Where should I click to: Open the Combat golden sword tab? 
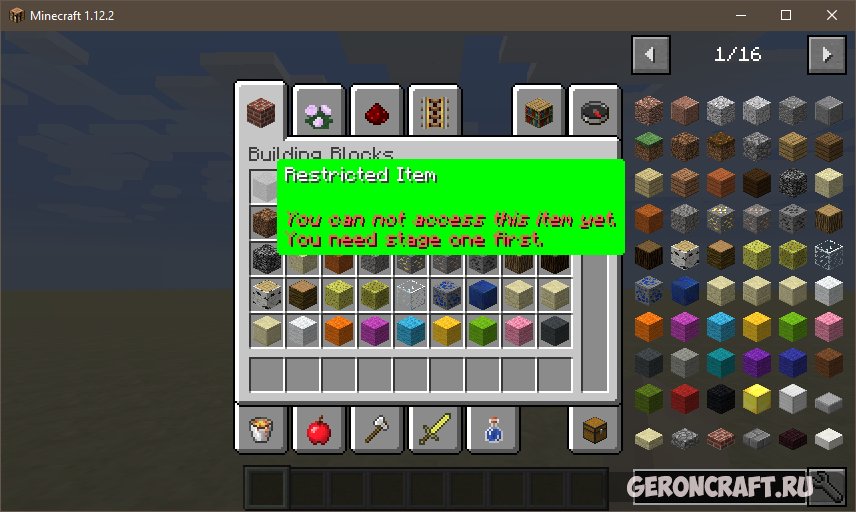(433, 430)
